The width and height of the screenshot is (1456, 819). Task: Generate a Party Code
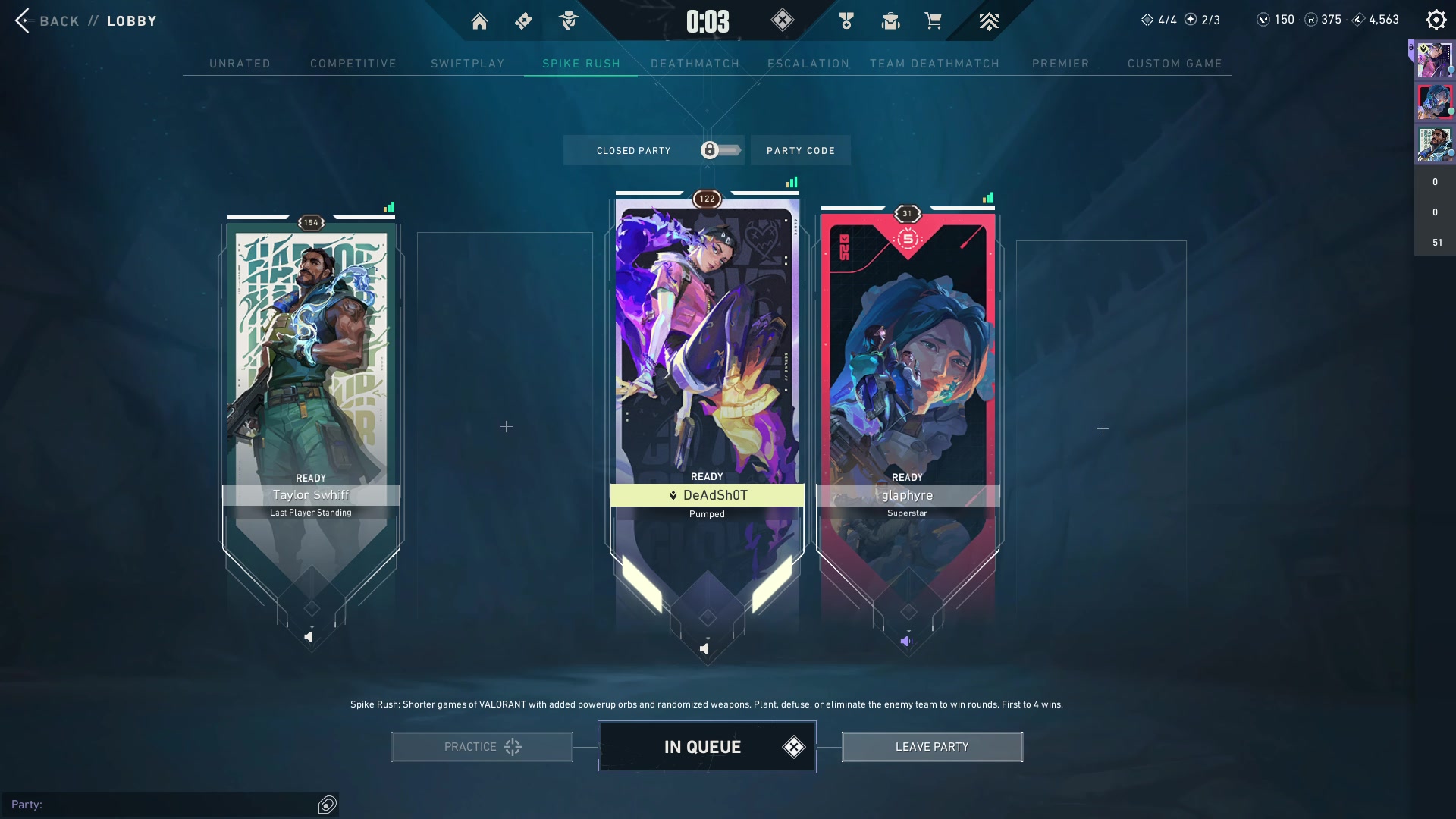click(x=800, y=151)
